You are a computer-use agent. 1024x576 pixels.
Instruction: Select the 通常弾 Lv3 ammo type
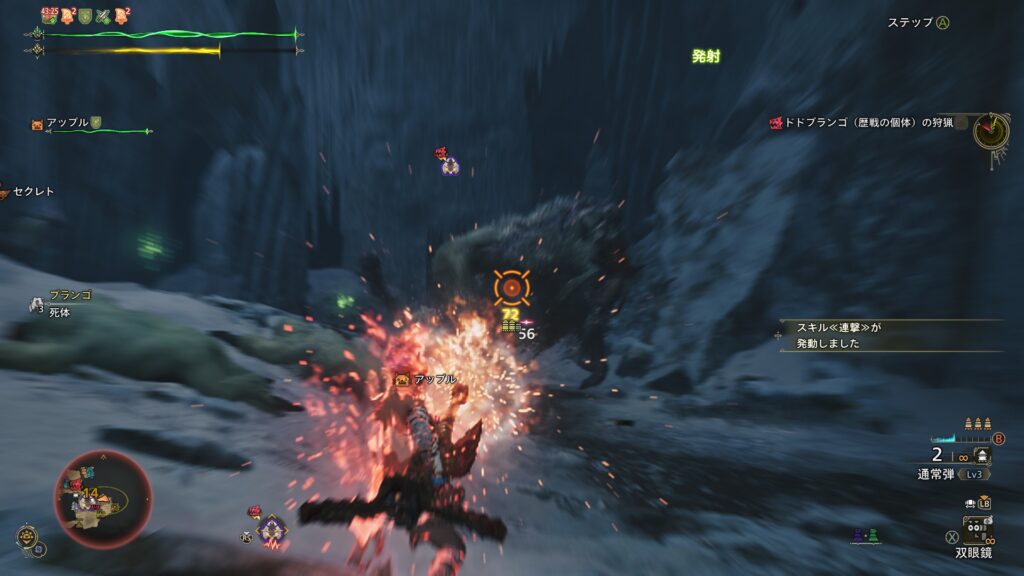pos(949,474)
